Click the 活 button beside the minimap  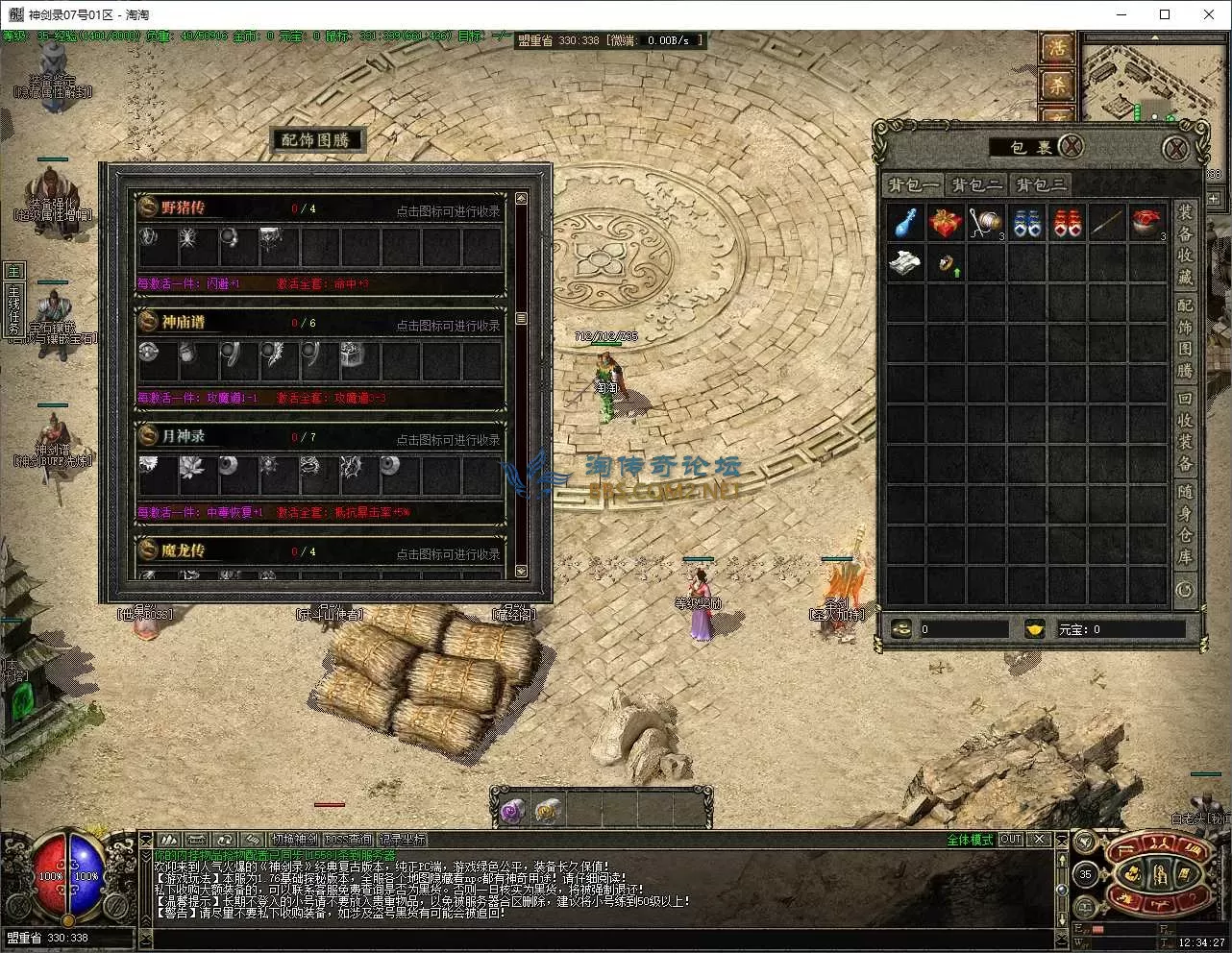point(1057,46)
